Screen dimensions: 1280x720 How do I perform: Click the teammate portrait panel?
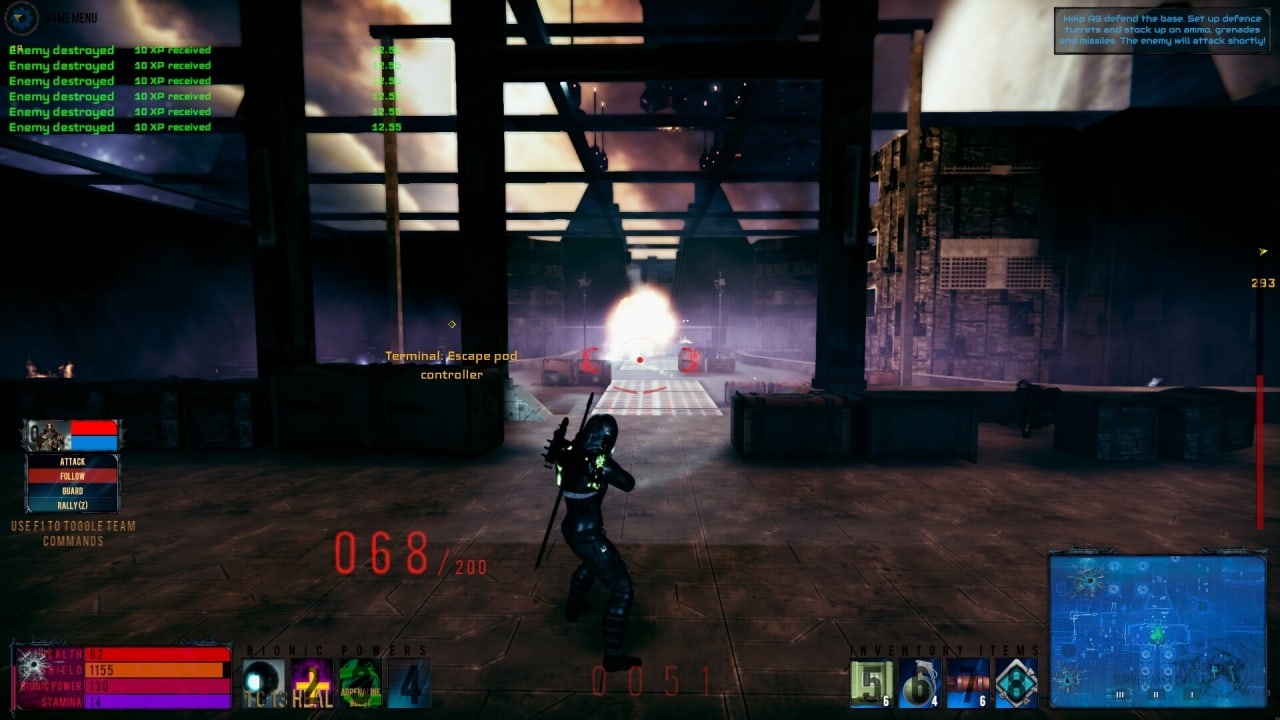[x=72, y=435]
